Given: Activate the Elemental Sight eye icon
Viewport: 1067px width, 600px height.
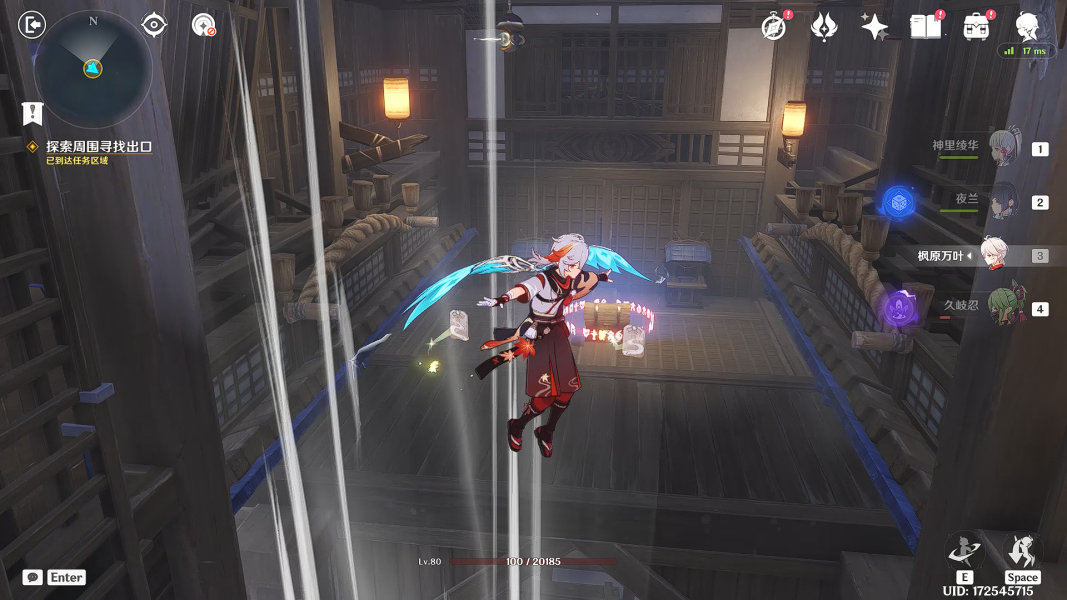Looking at the screenshot, I should [154, 24].
